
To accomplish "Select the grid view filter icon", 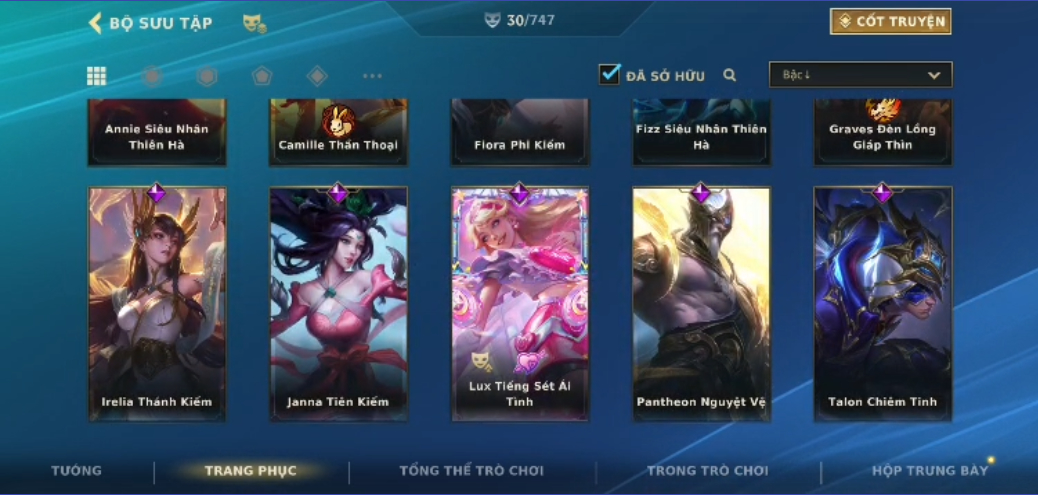I will pos(97,76).
